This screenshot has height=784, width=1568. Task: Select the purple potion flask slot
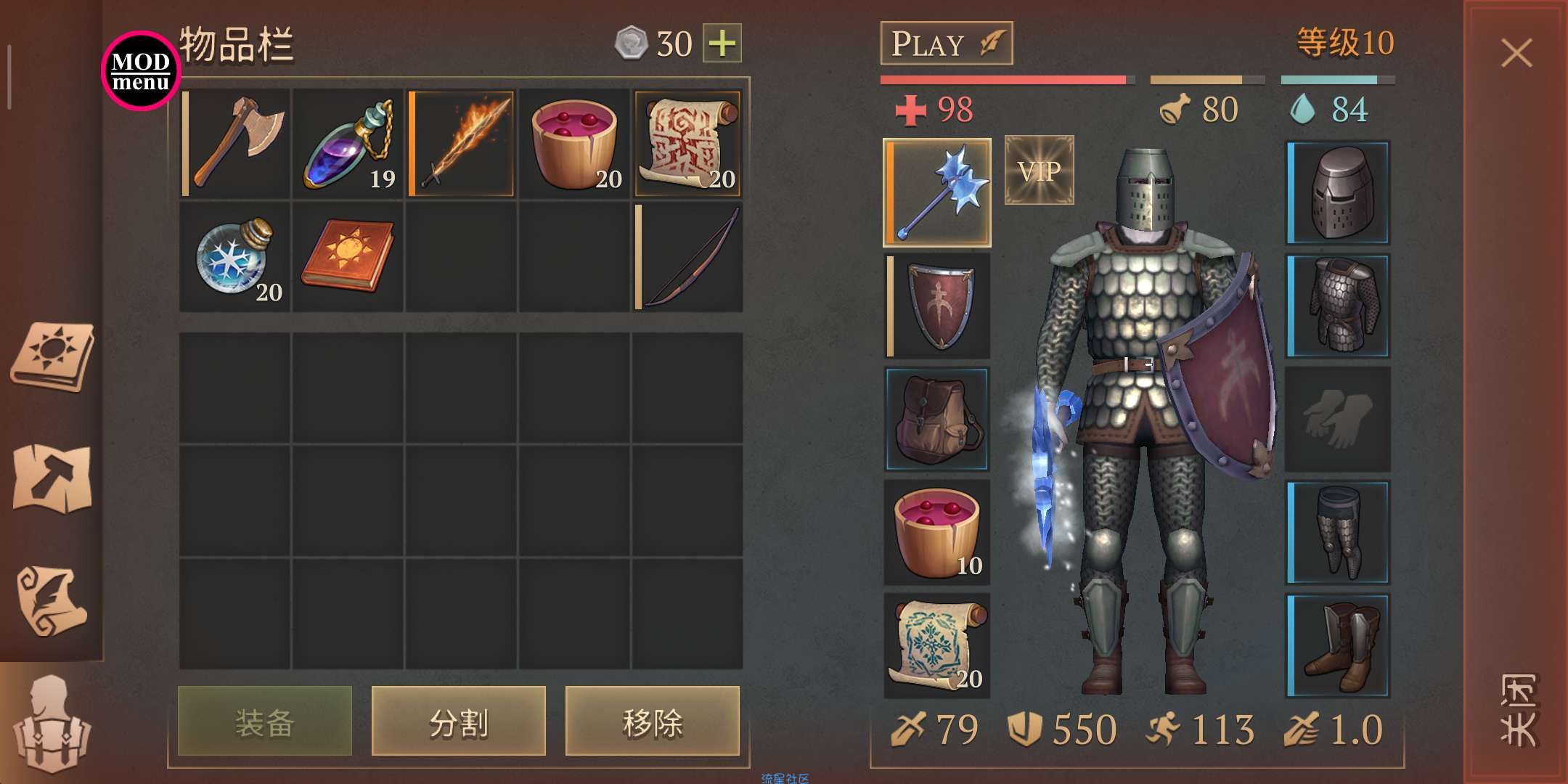348,143
